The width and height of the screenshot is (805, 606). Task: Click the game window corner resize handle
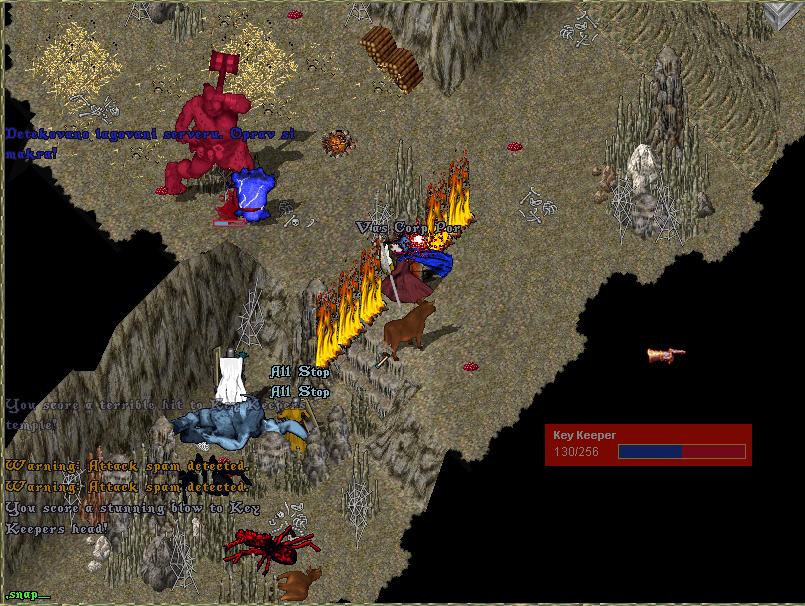[782, 15]
